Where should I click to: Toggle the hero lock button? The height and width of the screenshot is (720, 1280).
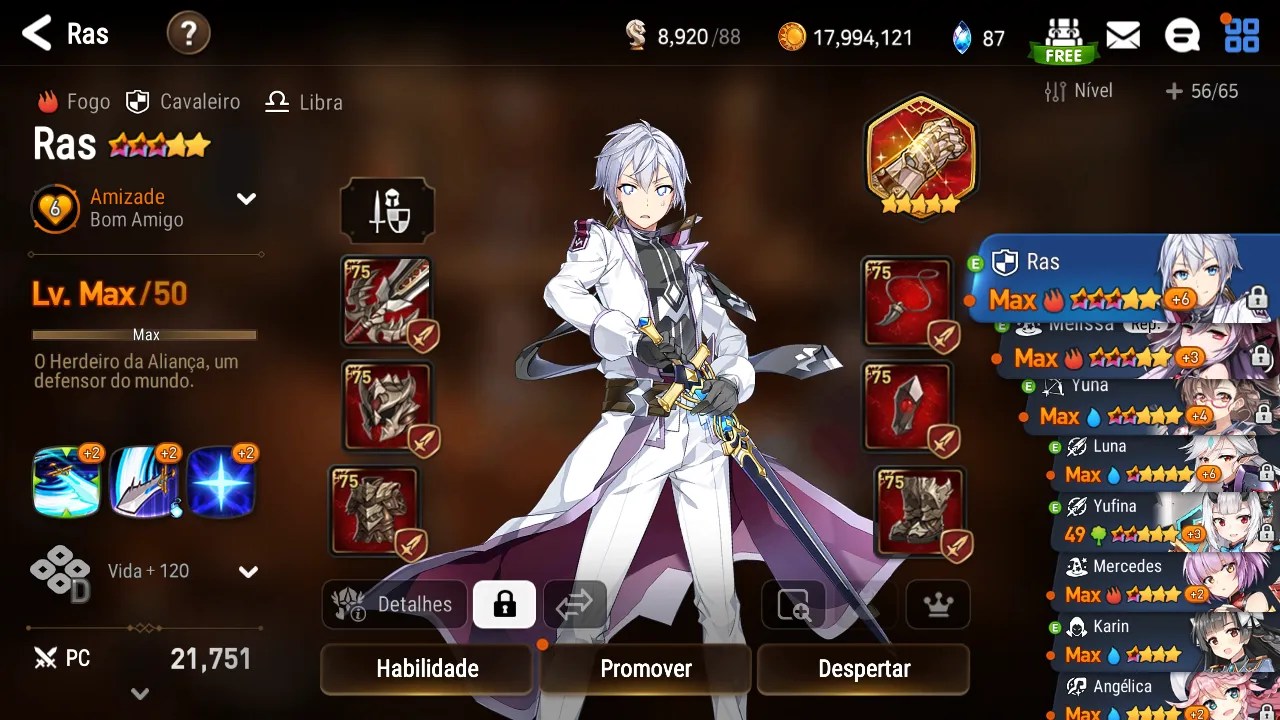(x=504, y=604)
